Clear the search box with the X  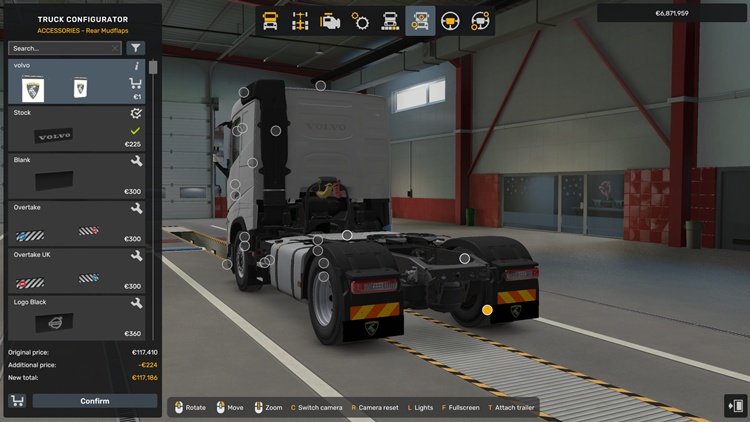pyautogui.click(x=115, y=48)
